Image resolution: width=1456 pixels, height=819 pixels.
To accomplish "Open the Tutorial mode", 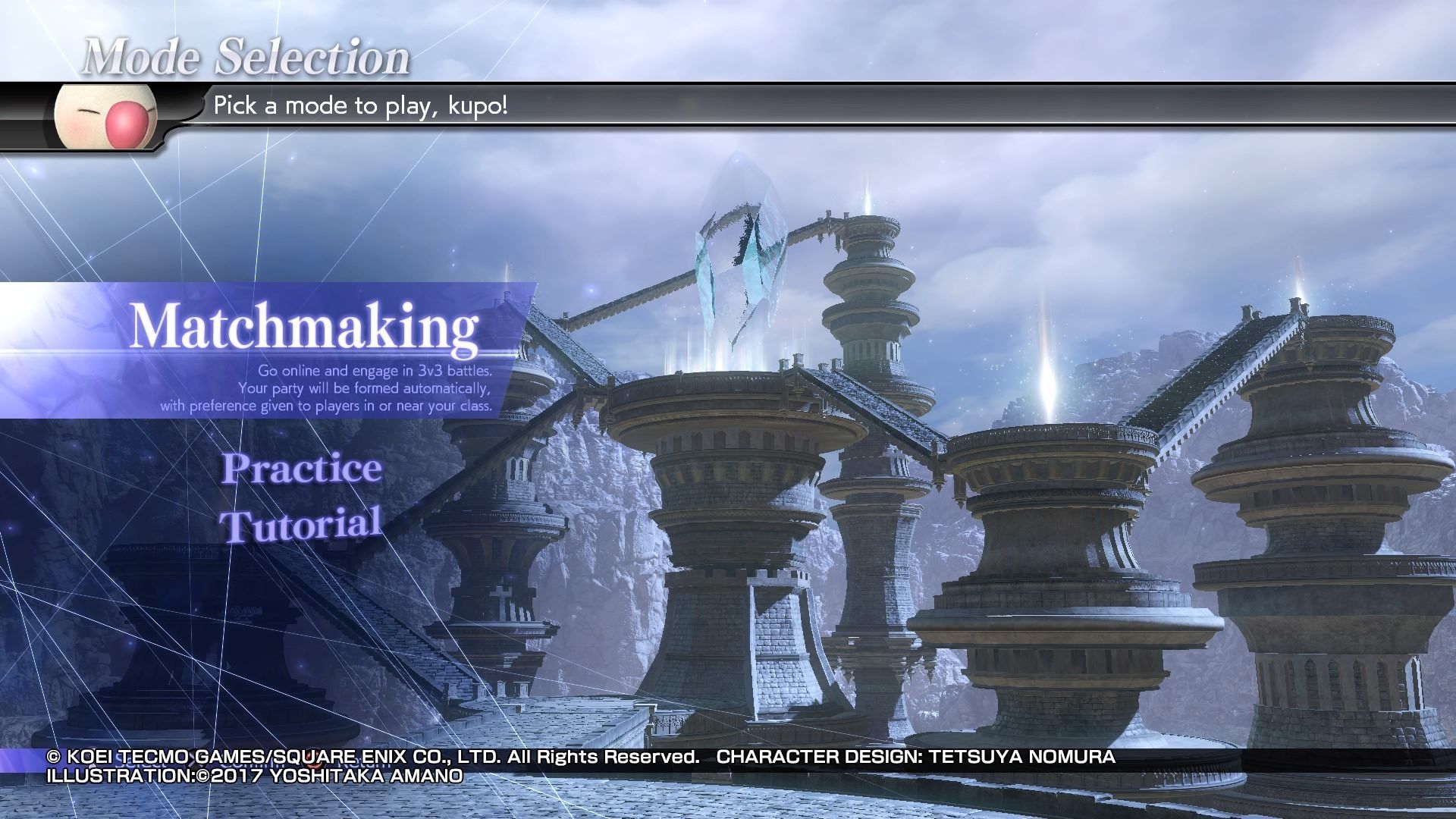I will (300, 525).
